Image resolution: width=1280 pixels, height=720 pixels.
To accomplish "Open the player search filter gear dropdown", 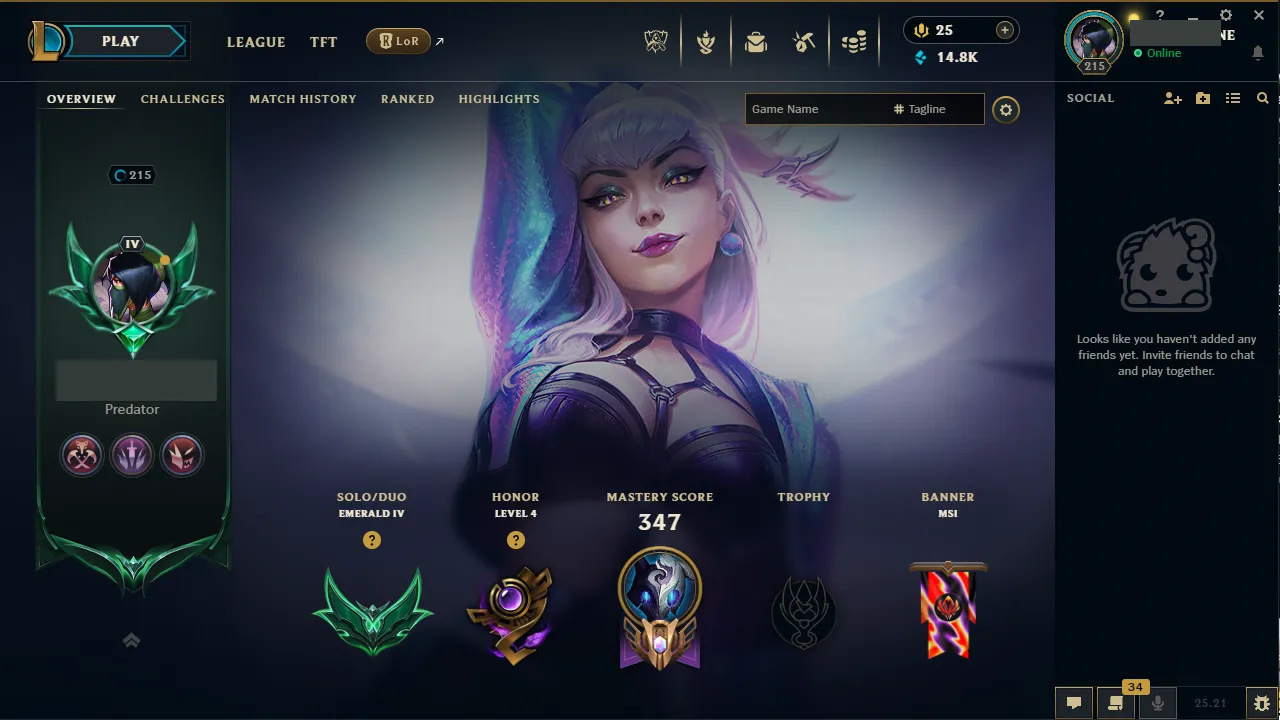I will 1006,110.
